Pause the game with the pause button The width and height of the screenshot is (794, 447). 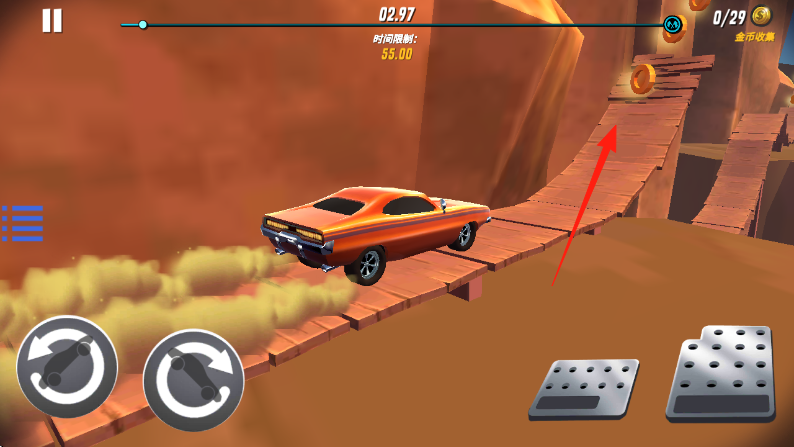(x=52, y=20)
